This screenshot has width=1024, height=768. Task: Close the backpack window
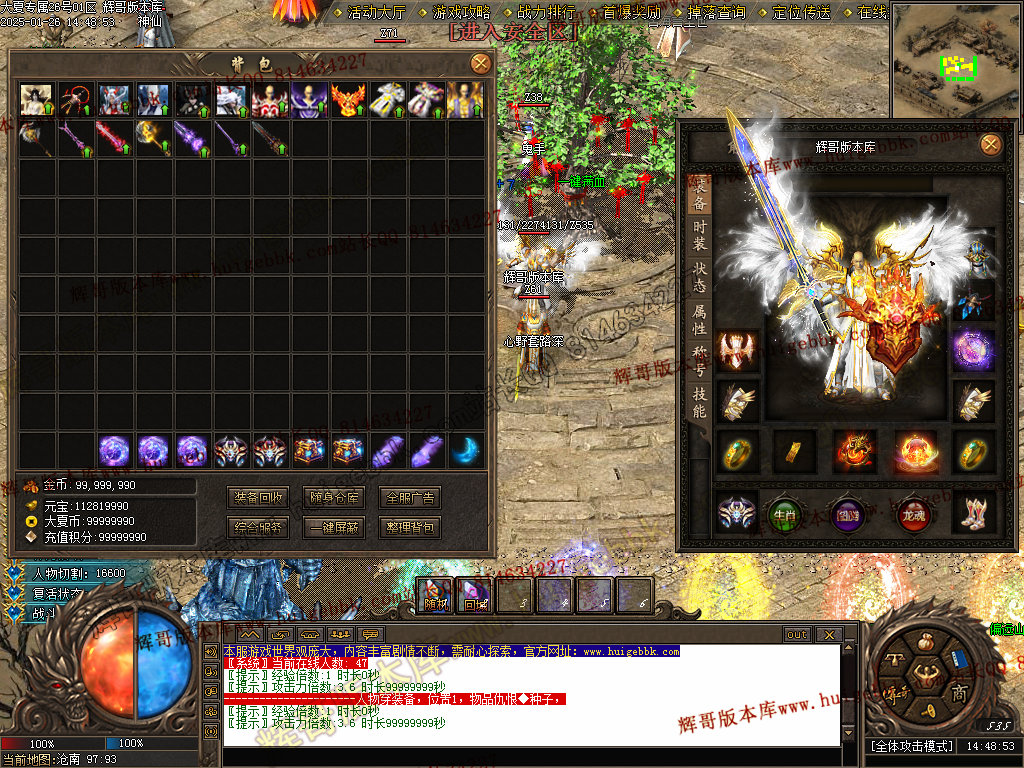(481, 64)
